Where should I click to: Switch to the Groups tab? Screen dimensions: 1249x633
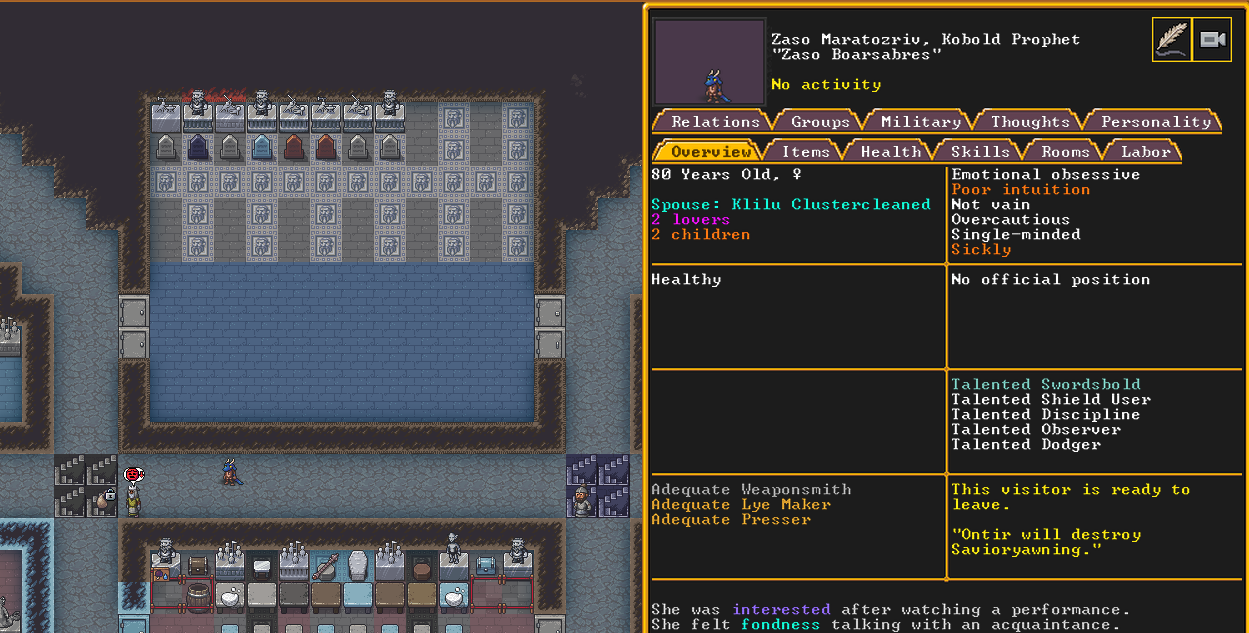point(820,122)
